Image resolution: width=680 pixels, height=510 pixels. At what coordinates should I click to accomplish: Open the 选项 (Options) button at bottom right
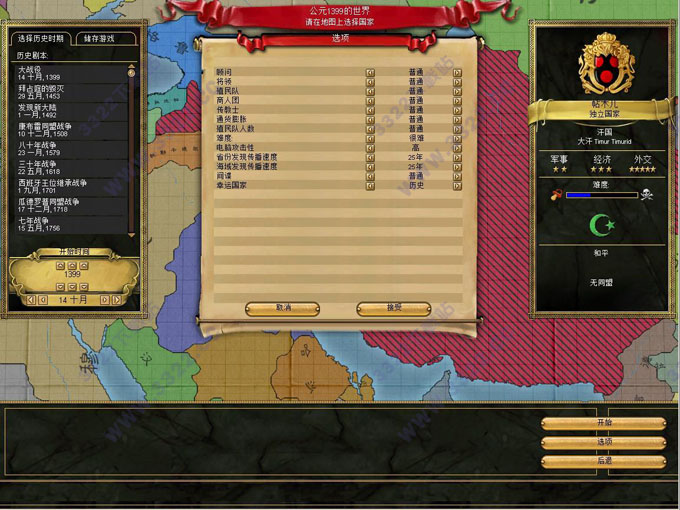604,442
